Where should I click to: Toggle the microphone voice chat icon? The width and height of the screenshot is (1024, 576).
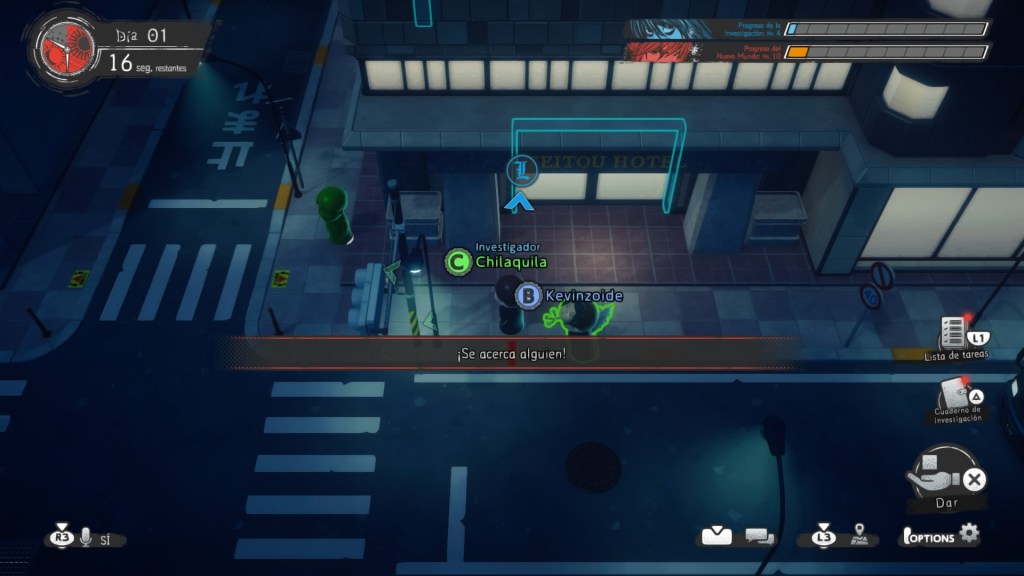pos(86,538)
